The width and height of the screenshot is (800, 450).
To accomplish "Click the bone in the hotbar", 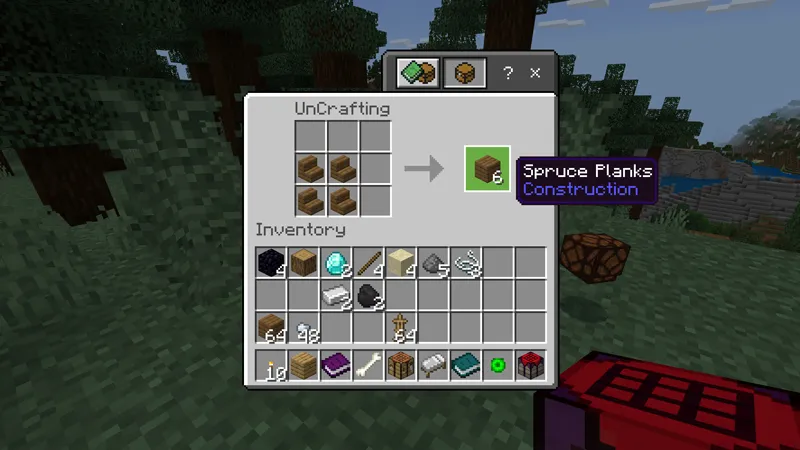I will (x=368, y=365).
